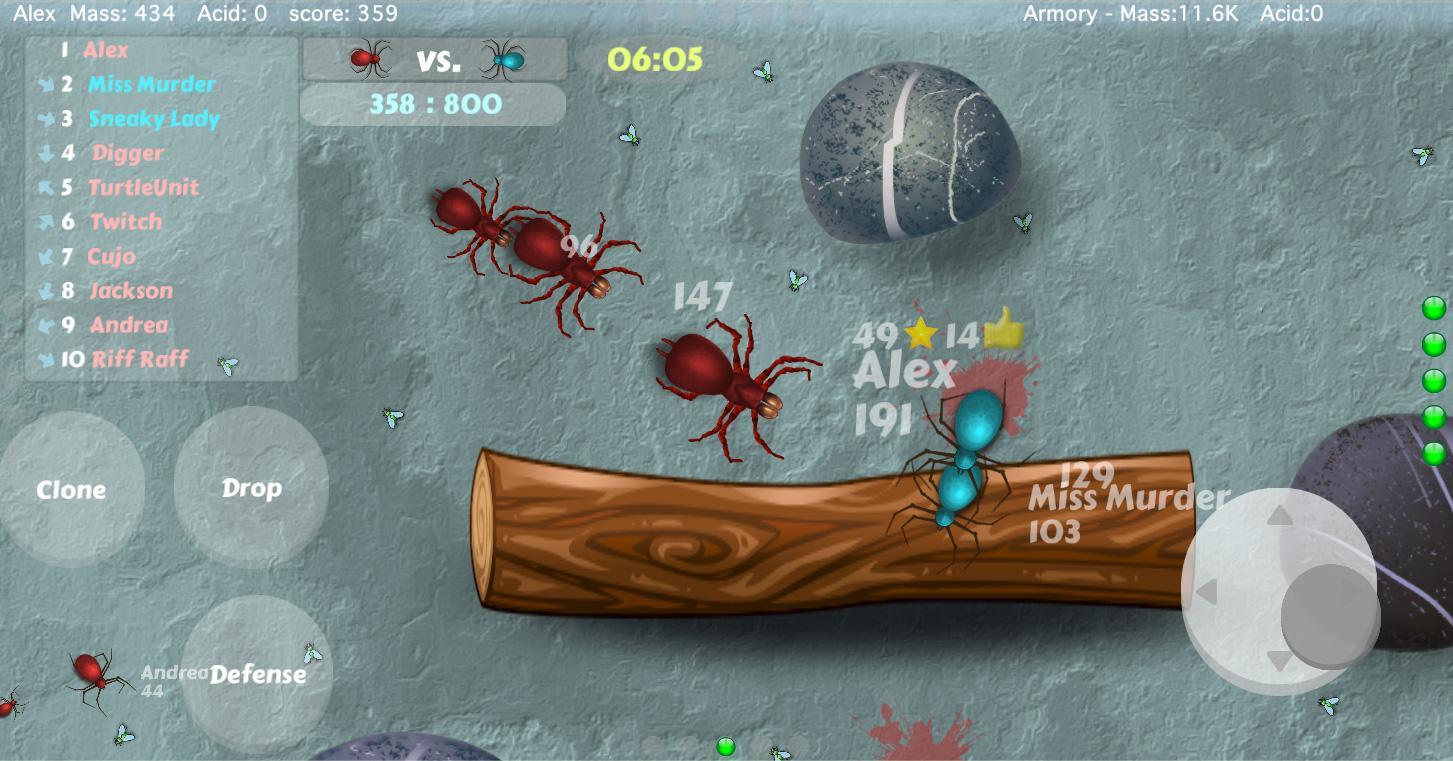Click the red spider icon in the VS panel

click(x=367, y=58)
